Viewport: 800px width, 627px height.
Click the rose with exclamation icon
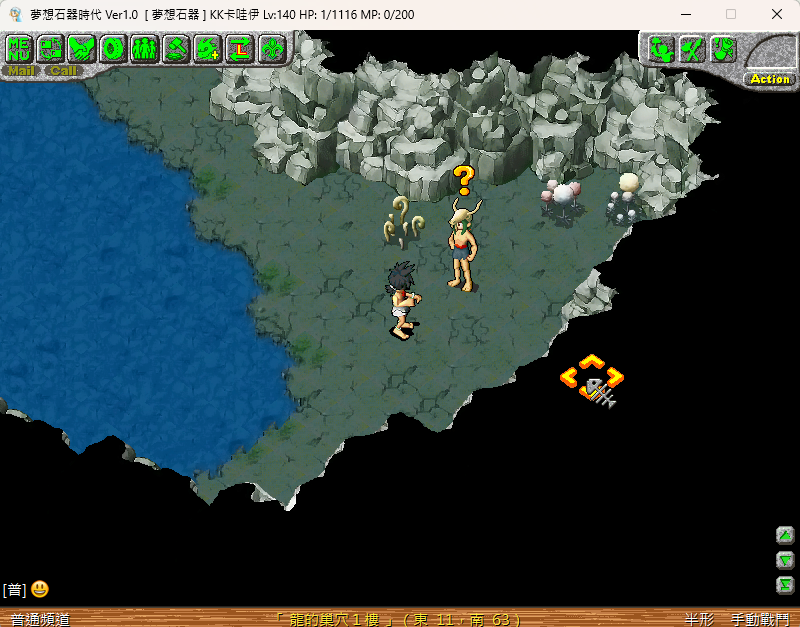tap(723, 49)
